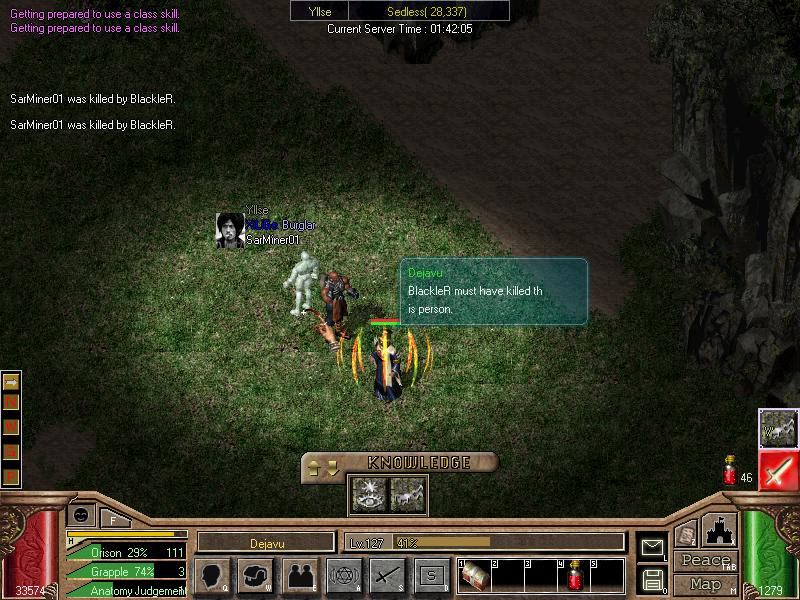Activate the red sword attack icon
The image size is (800, 600).
pyautogui.click(x=778, y=470)
